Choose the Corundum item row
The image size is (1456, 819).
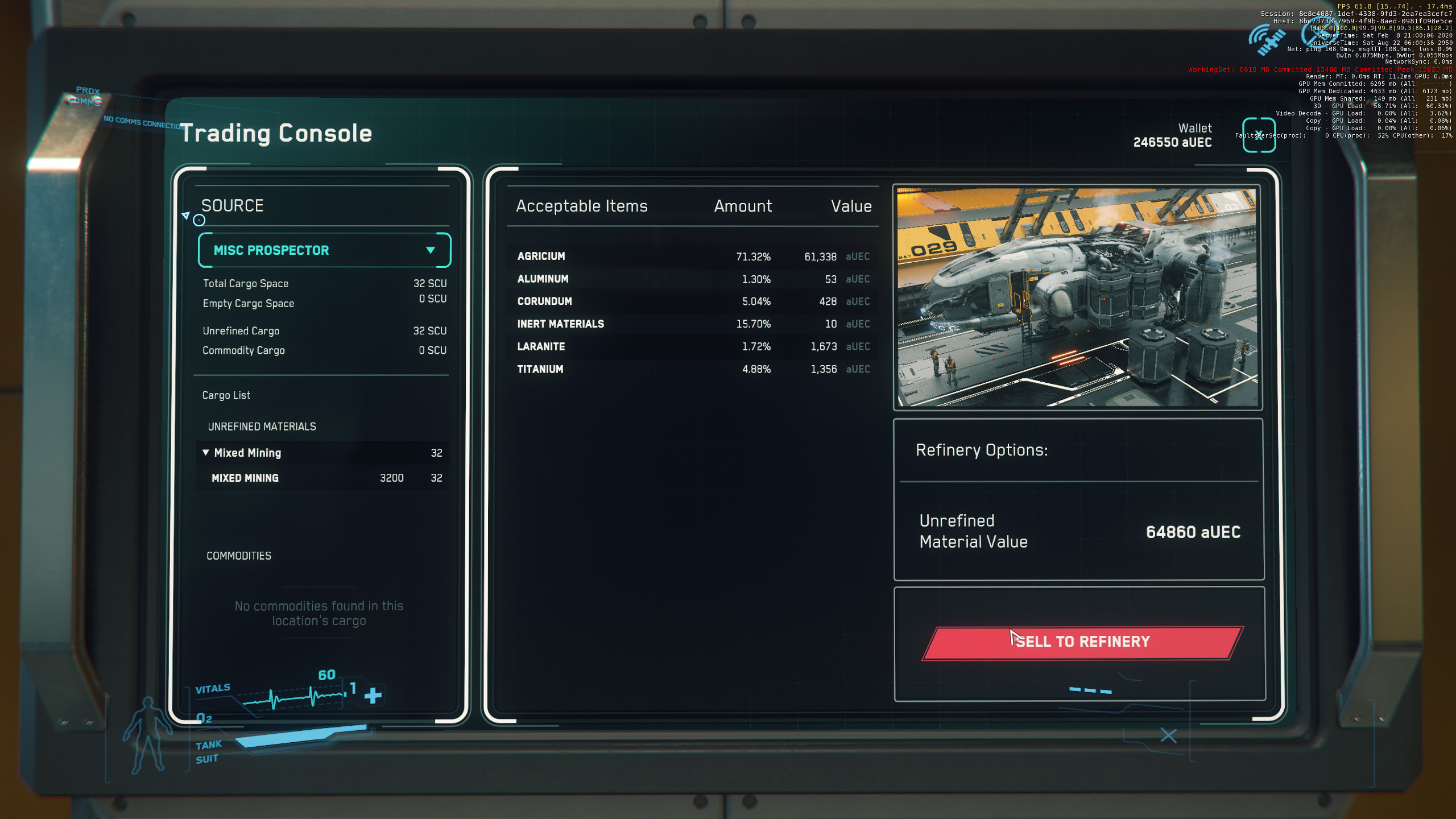click(692, 301)
